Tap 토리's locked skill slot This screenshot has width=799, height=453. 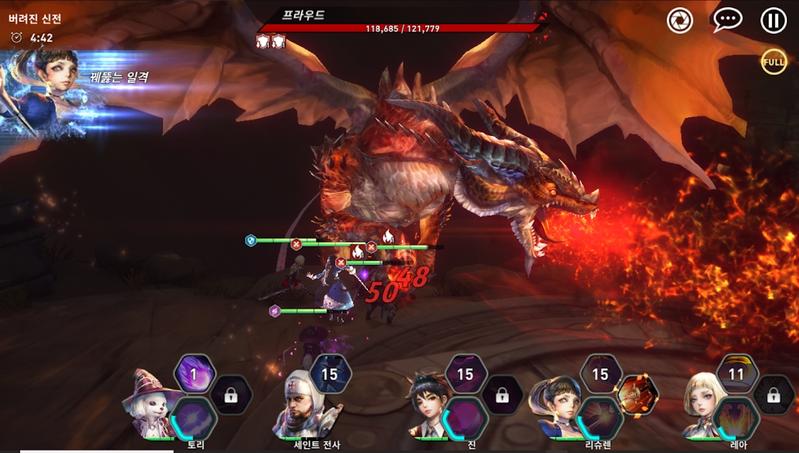231,395
